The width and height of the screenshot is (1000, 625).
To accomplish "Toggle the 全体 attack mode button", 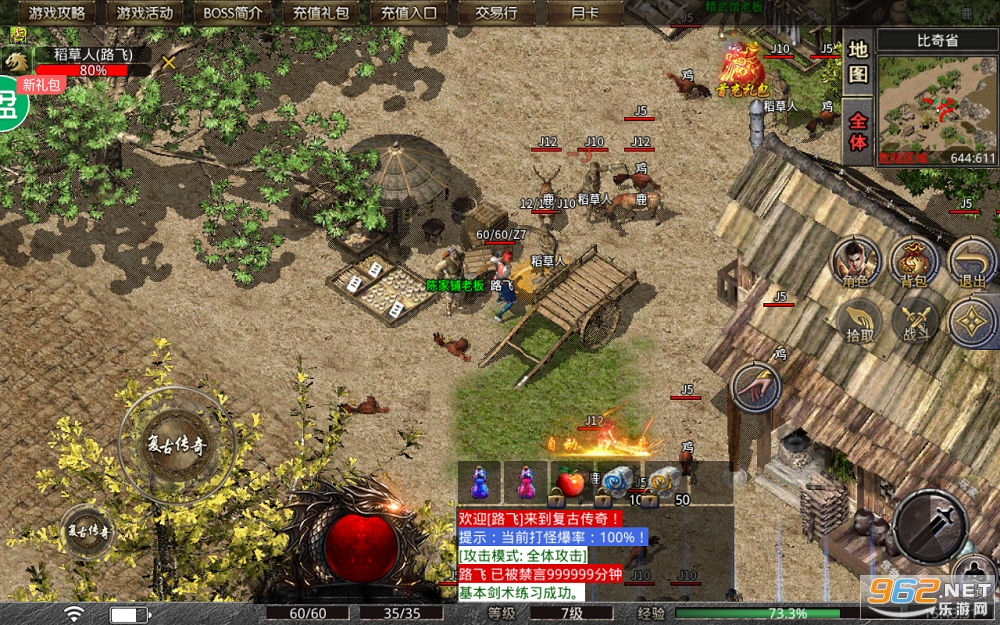I will coord(858,128).
